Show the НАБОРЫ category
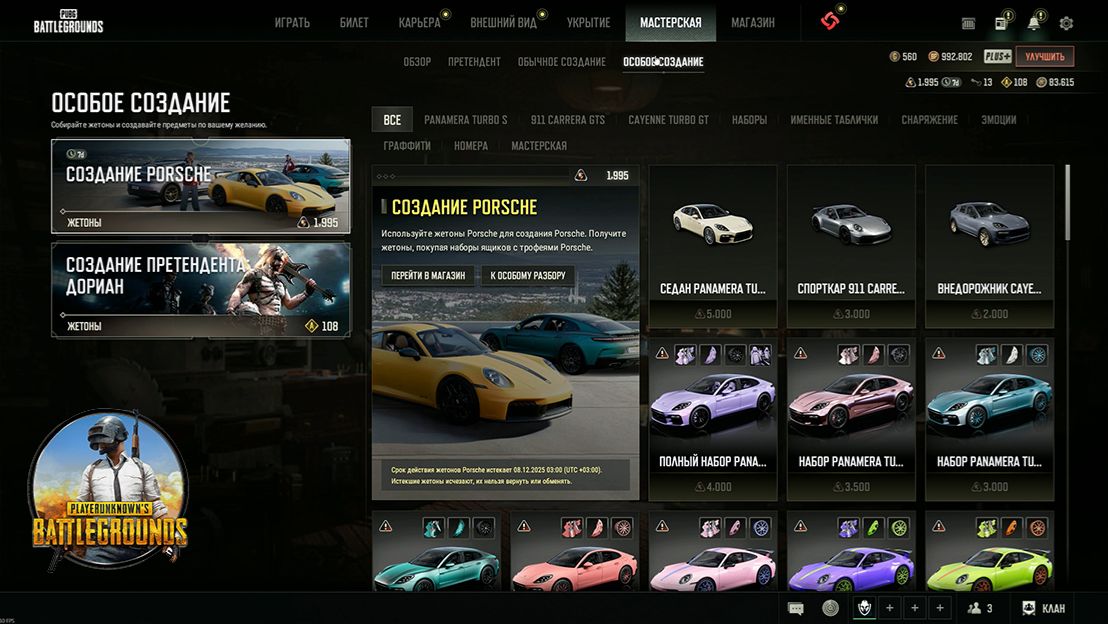Image resolution: width=1108 pixels, height=624 pixels. (x=749, y=120)
